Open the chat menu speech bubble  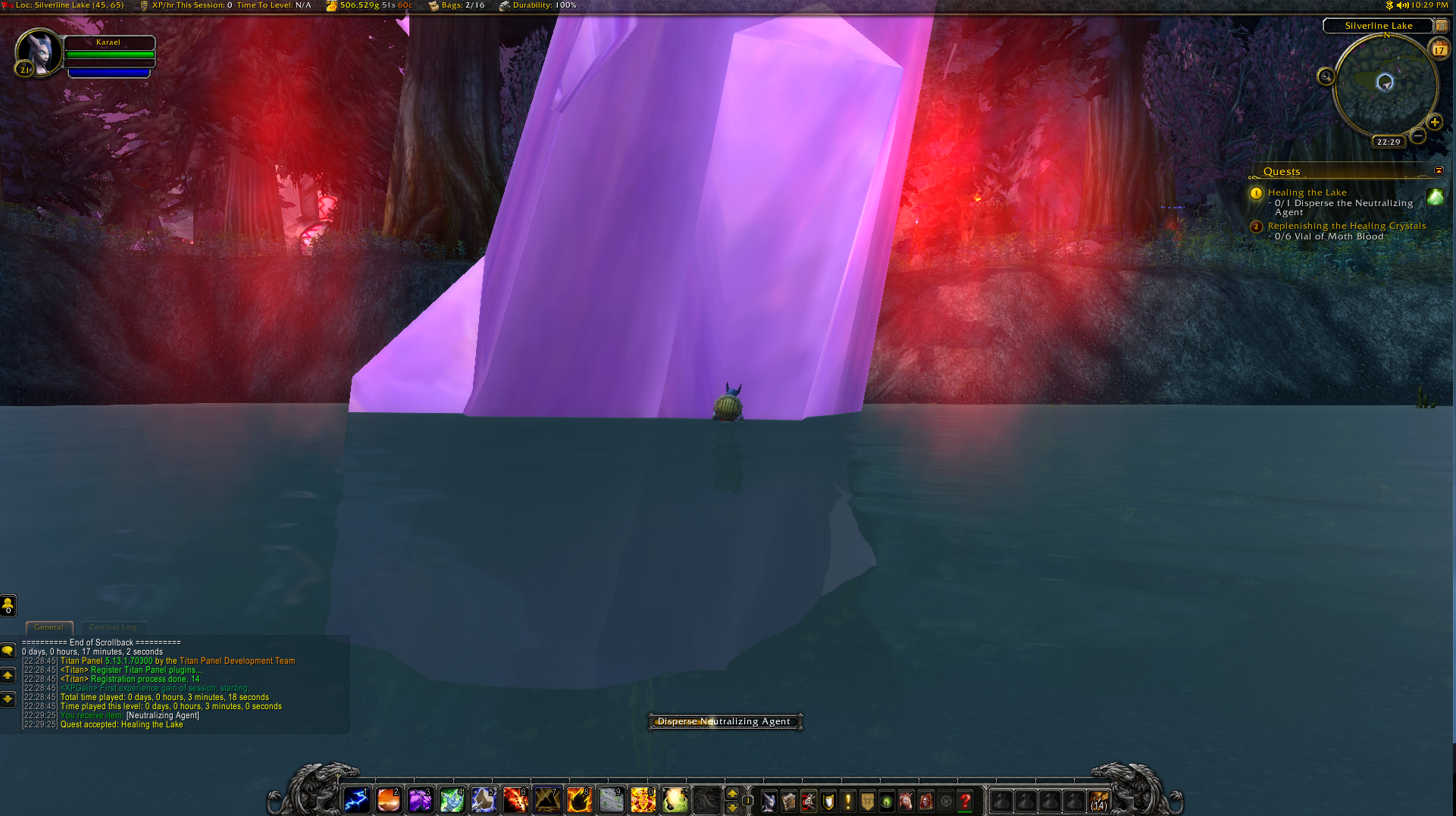tap(8, 650)
